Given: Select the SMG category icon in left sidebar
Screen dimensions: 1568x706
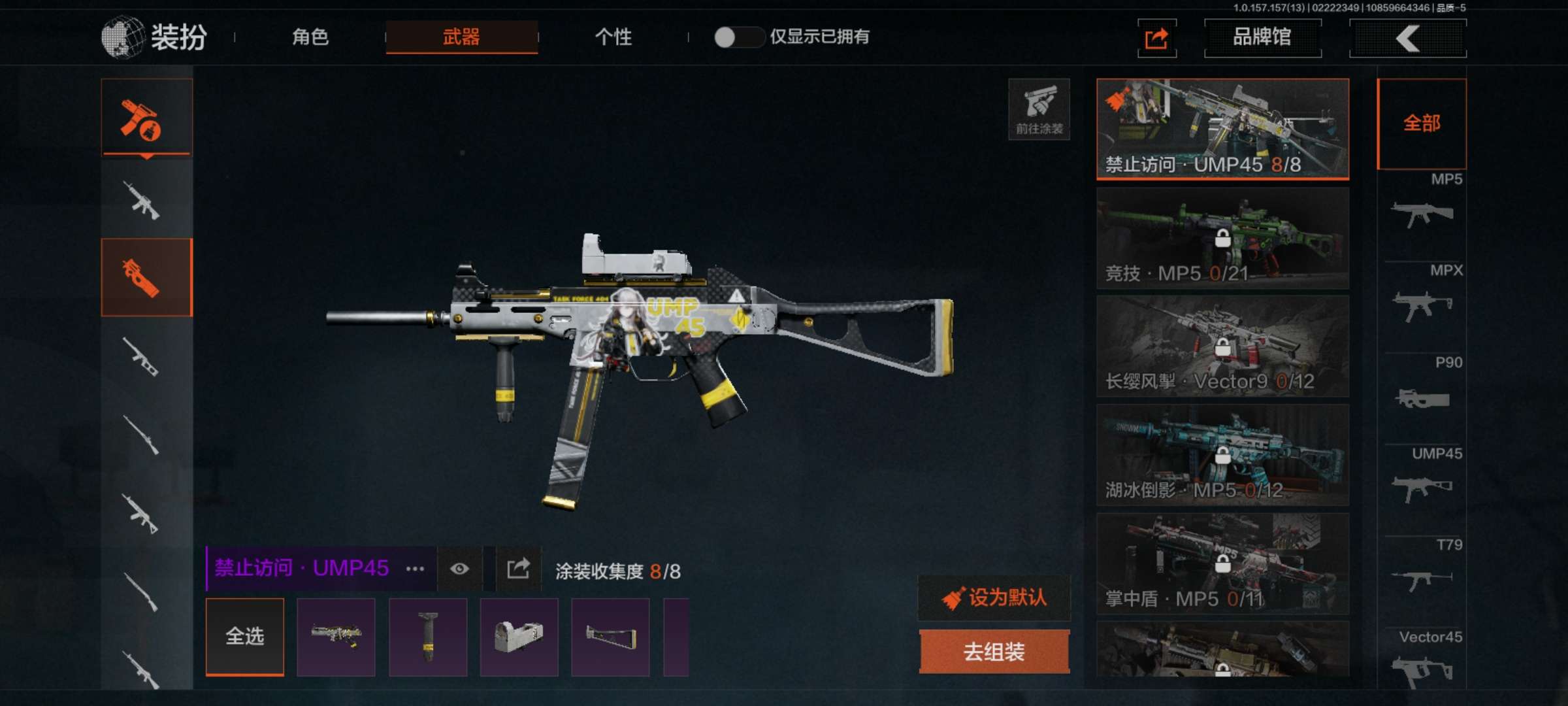Looking at the screenshot, I should (x=146, y=275).
